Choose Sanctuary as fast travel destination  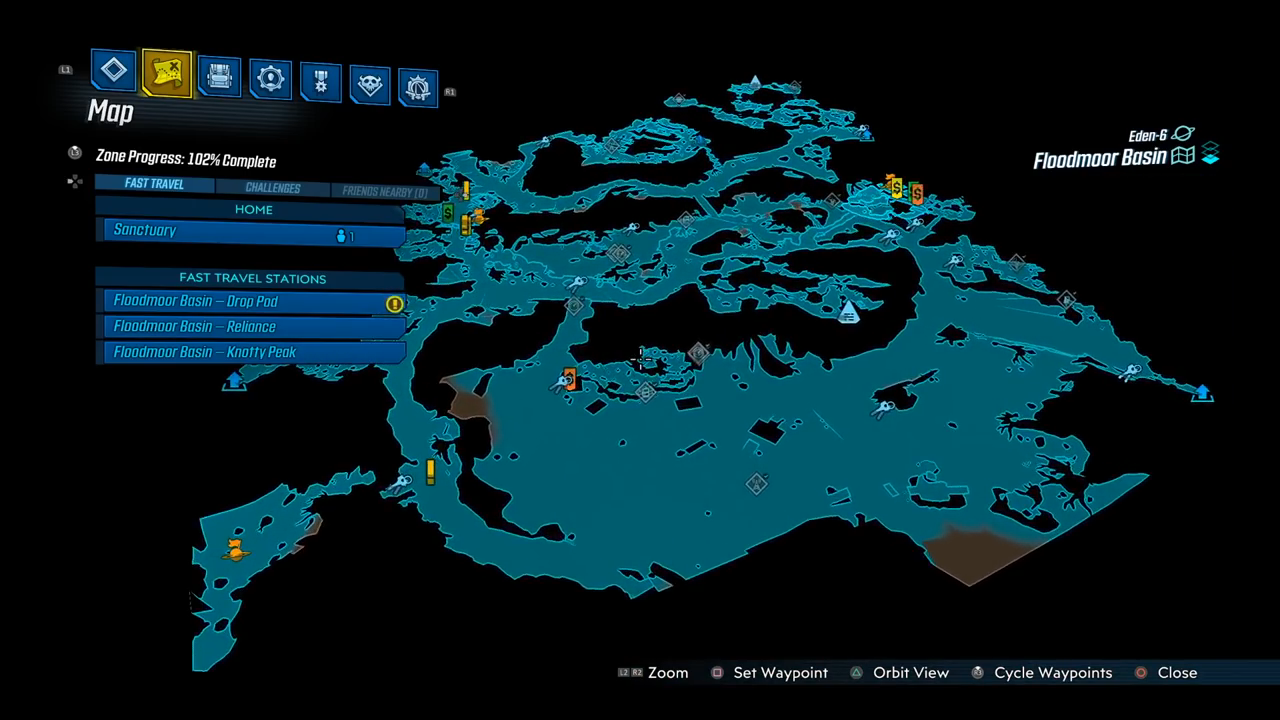coord(250,232)
